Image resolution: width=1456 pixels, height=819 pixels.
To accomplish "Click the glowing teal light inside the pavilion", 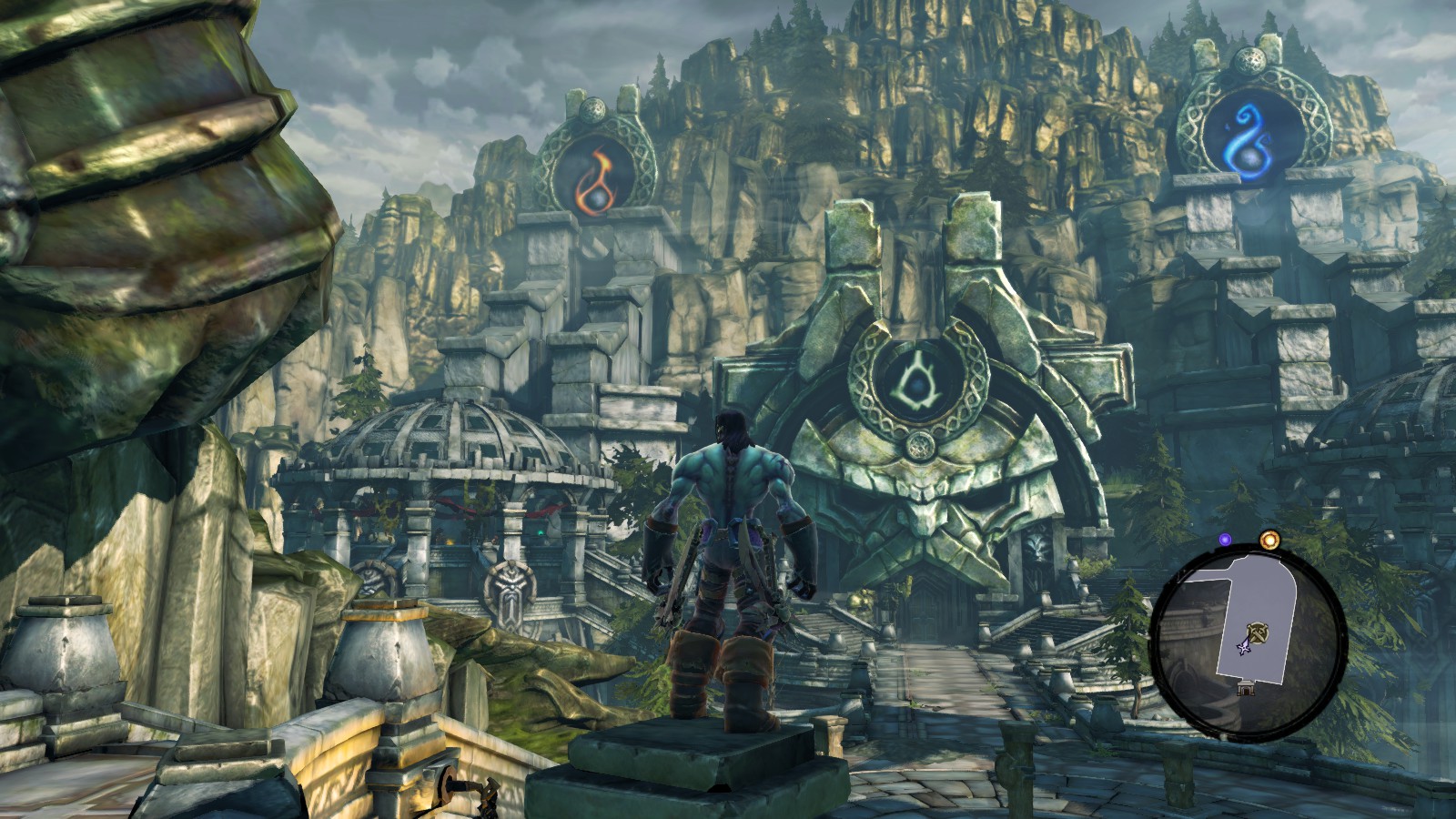I will [540, 532].
